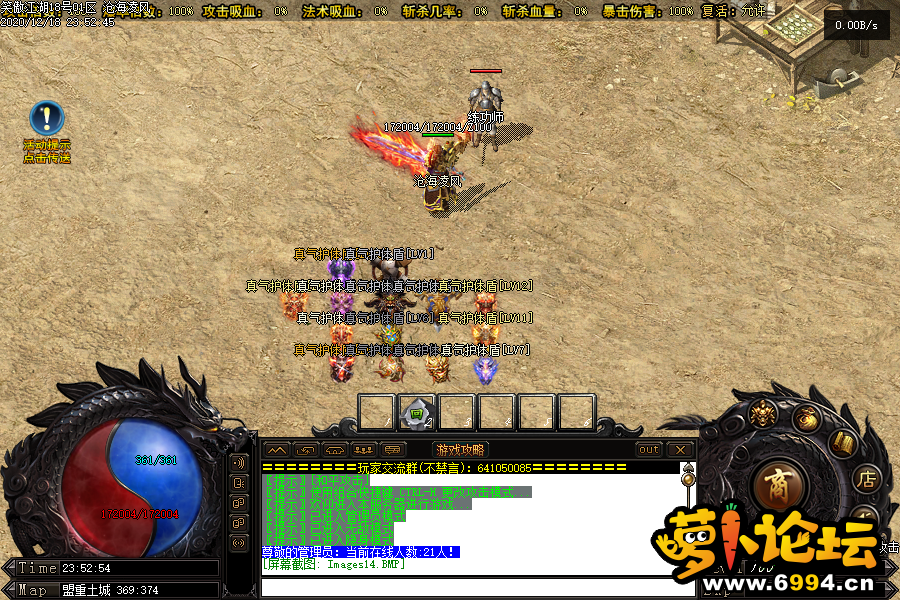
Task: Click the 'out' button on chat bar
Action: tap(649, 450)
